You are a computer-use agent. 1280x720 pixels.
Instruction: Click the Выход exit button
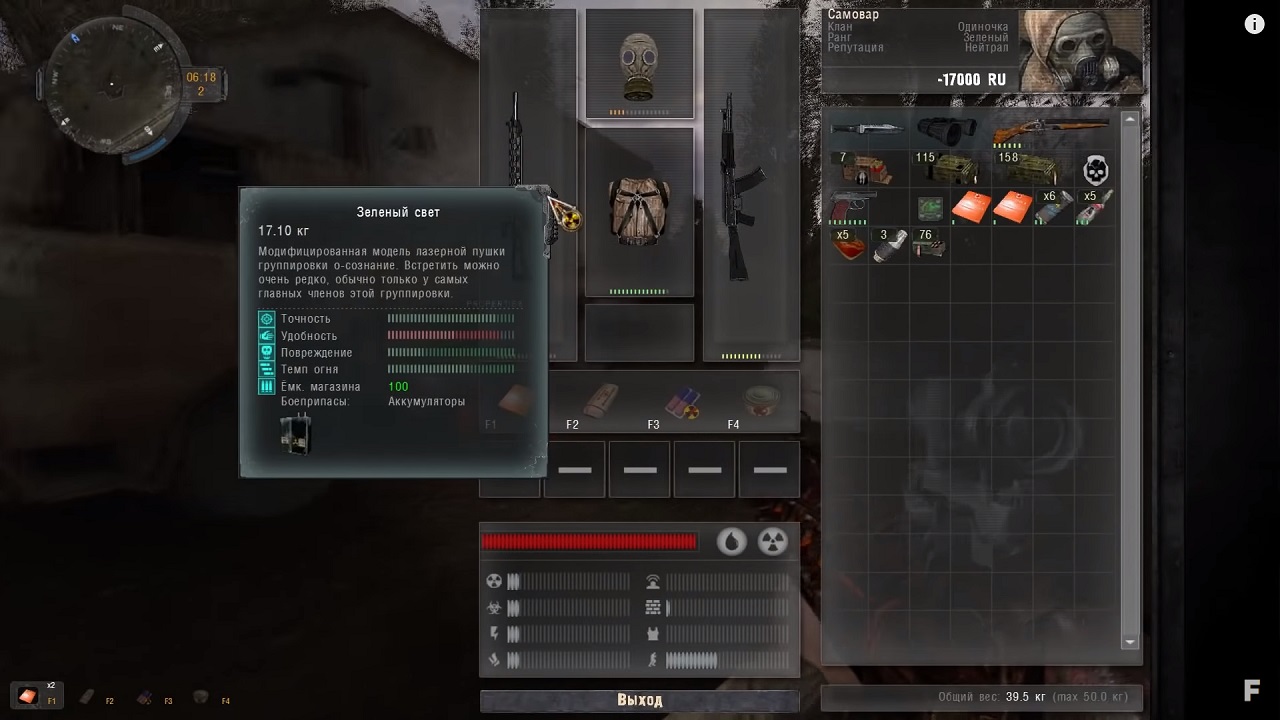click(639, 700)
